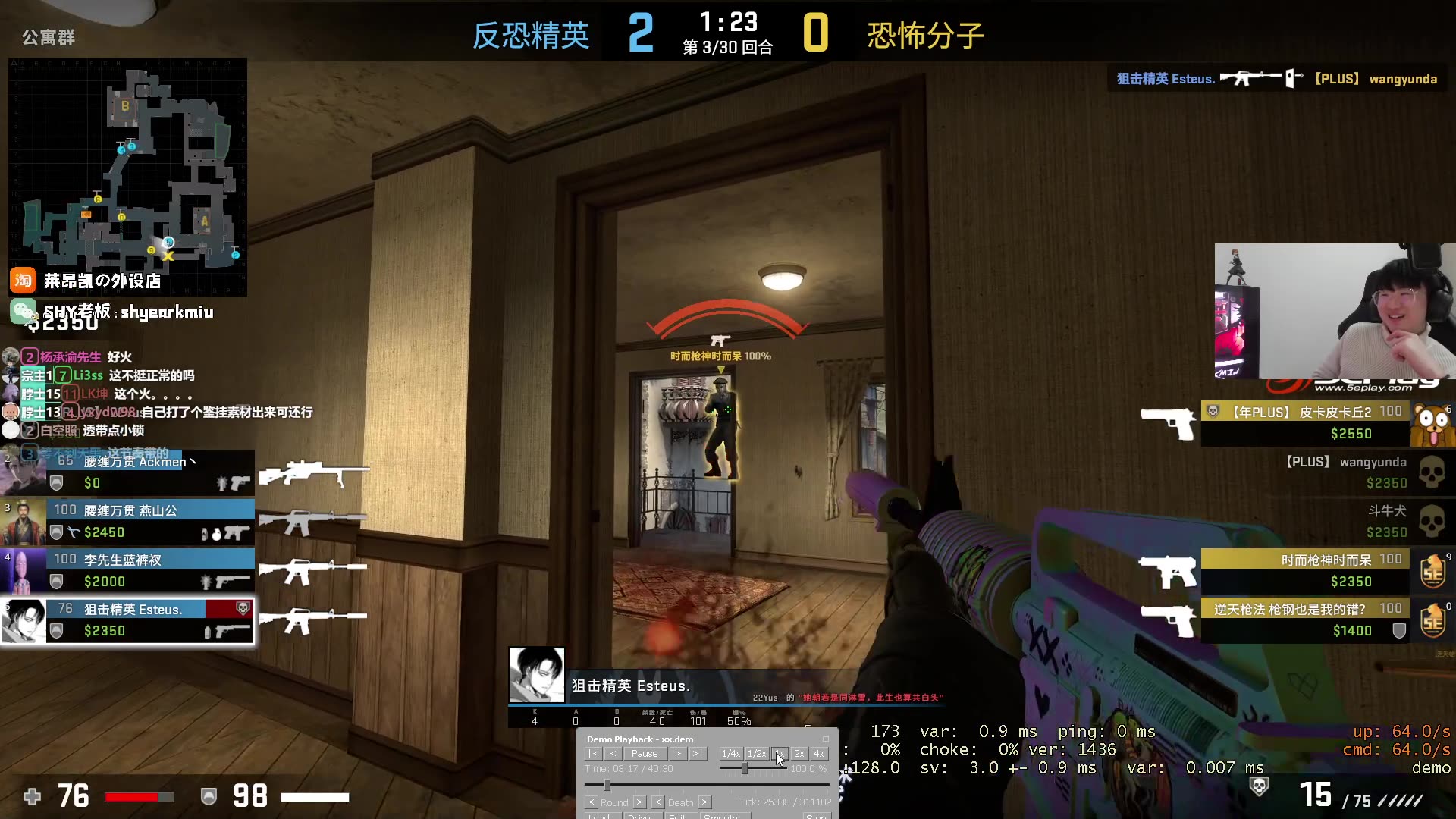This screenshot has height=819, width=1456.
Task: Click the armor shield icon beside 98
Action: (x=209, y=797)
